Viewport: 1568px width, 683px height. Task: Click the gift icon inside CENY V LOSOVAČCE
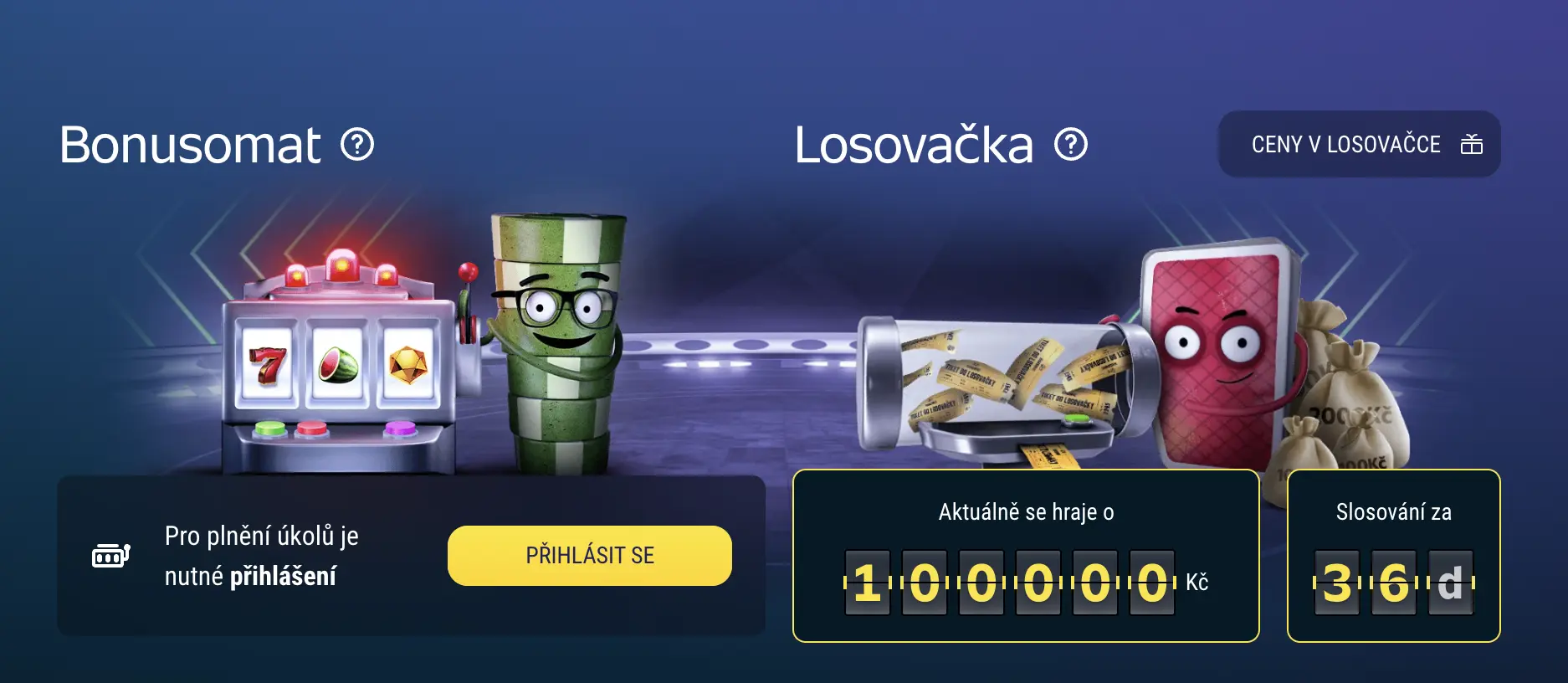point(1472,144)
